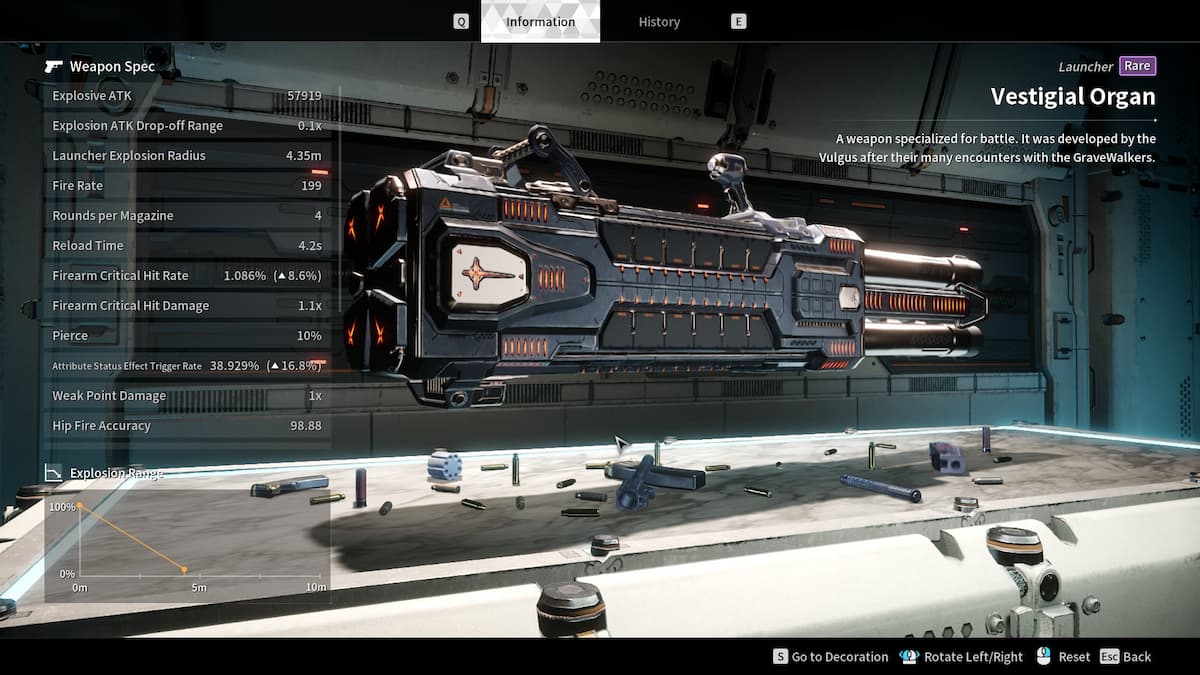Switch to the History tab
1200x675 pixels.
(x=659, y=21)
